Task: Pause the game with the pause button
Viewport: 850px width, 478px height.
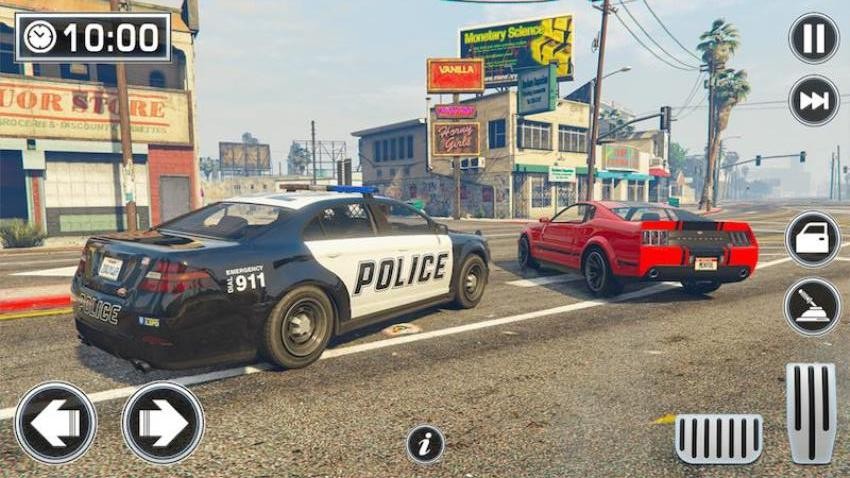Action: [813, 38]
